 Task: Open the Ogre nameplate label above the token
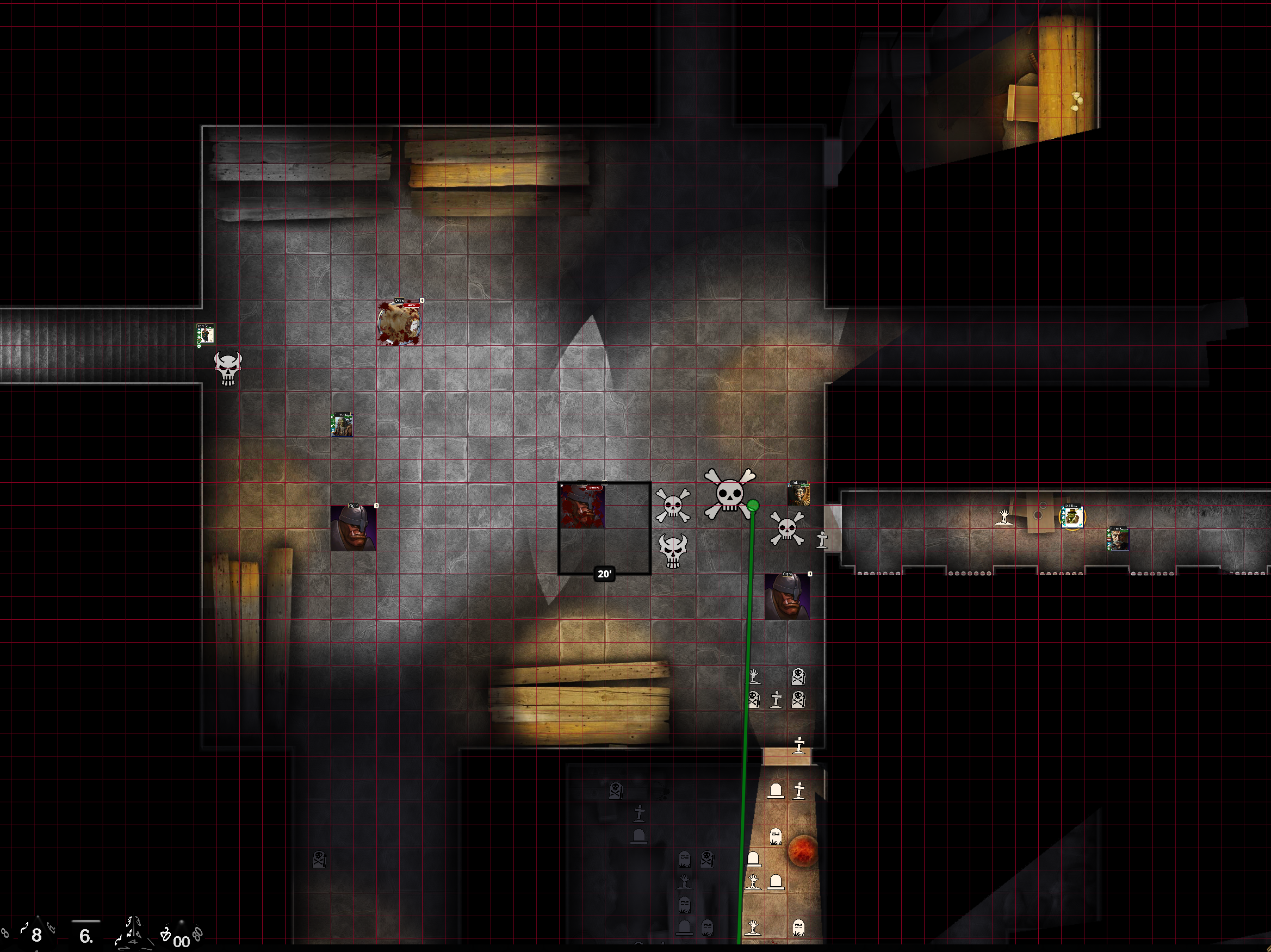coord(400,300)
